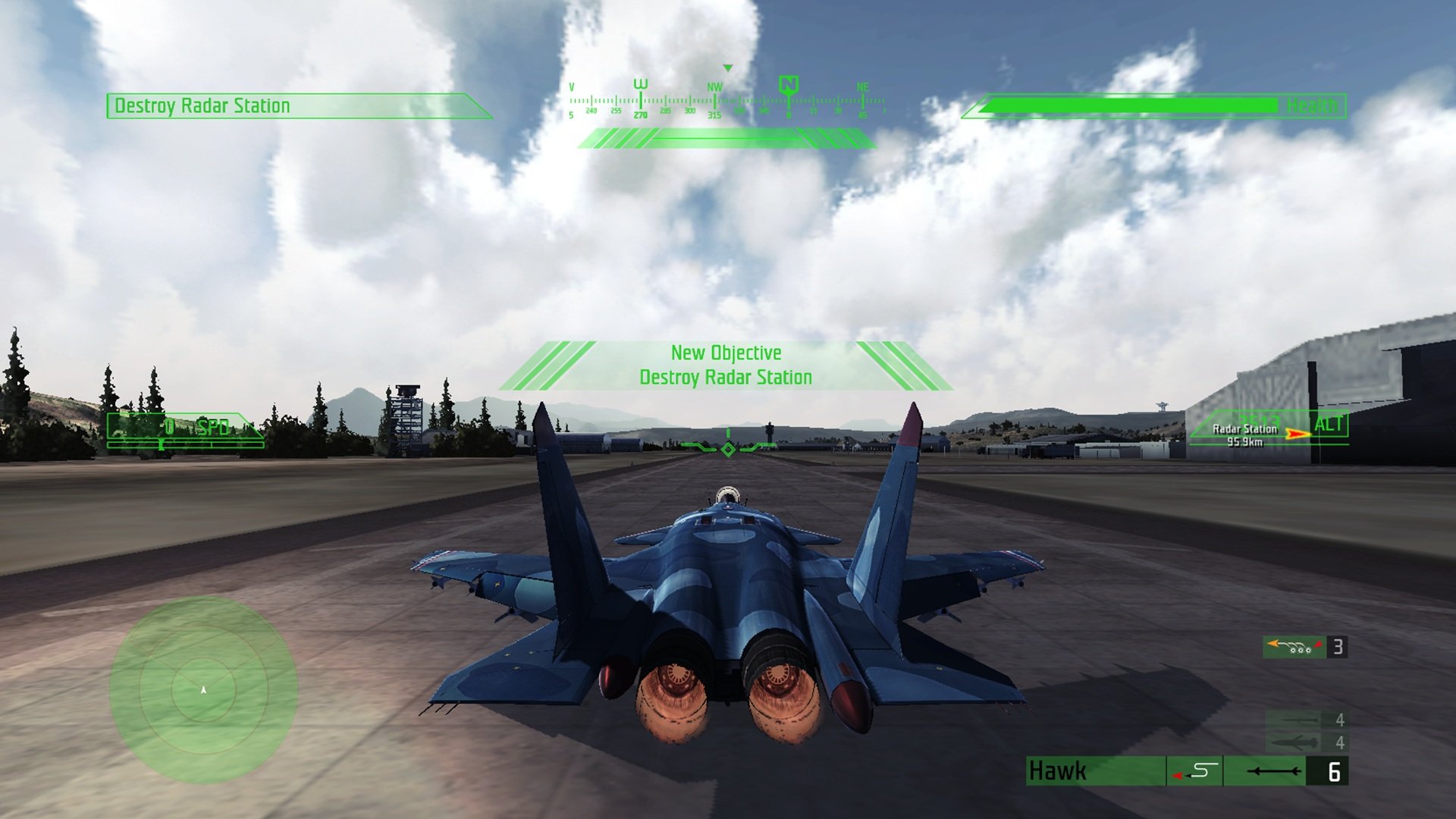The width and height of the screenshot is (1456, 819).
Task: Click the Hawk callsign label
Action: coord(1058,770)
